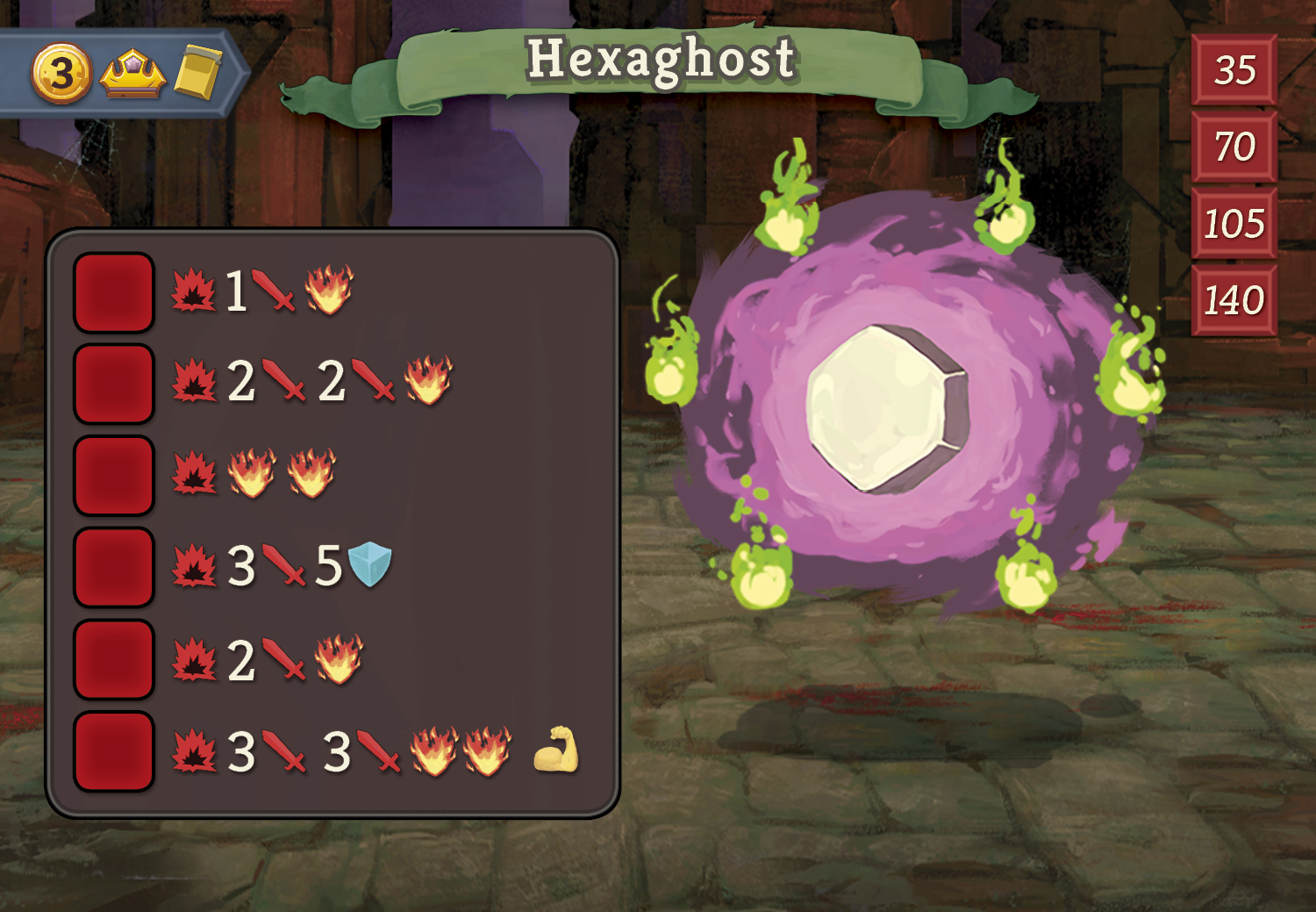Screen dimensions: 1316x912
Task: Select the golden crown relic icon
Action: pos(132,75)
